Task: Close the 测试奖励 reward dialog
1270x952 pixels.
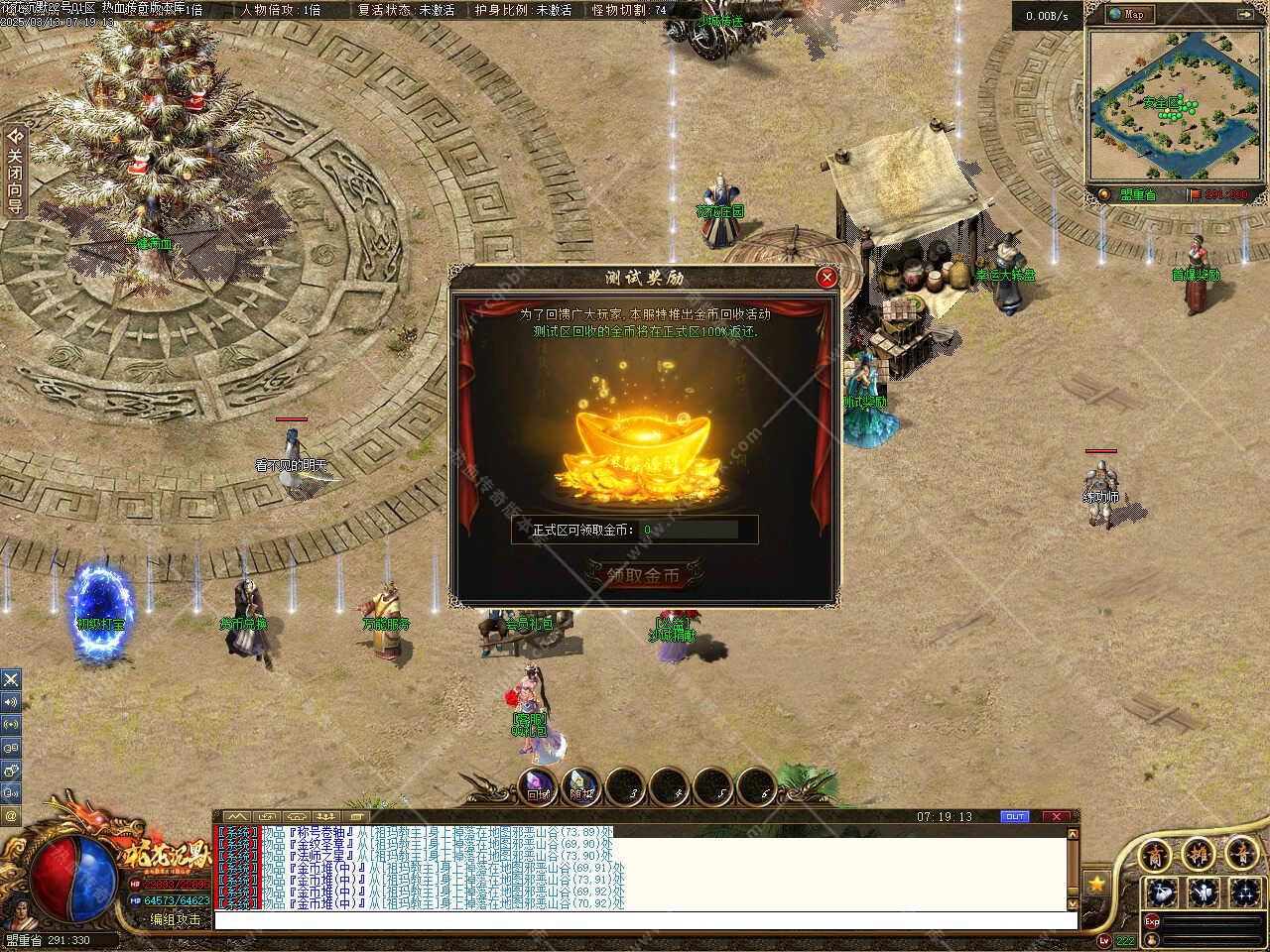Action: pyautogui.click(x=826, y=278)
